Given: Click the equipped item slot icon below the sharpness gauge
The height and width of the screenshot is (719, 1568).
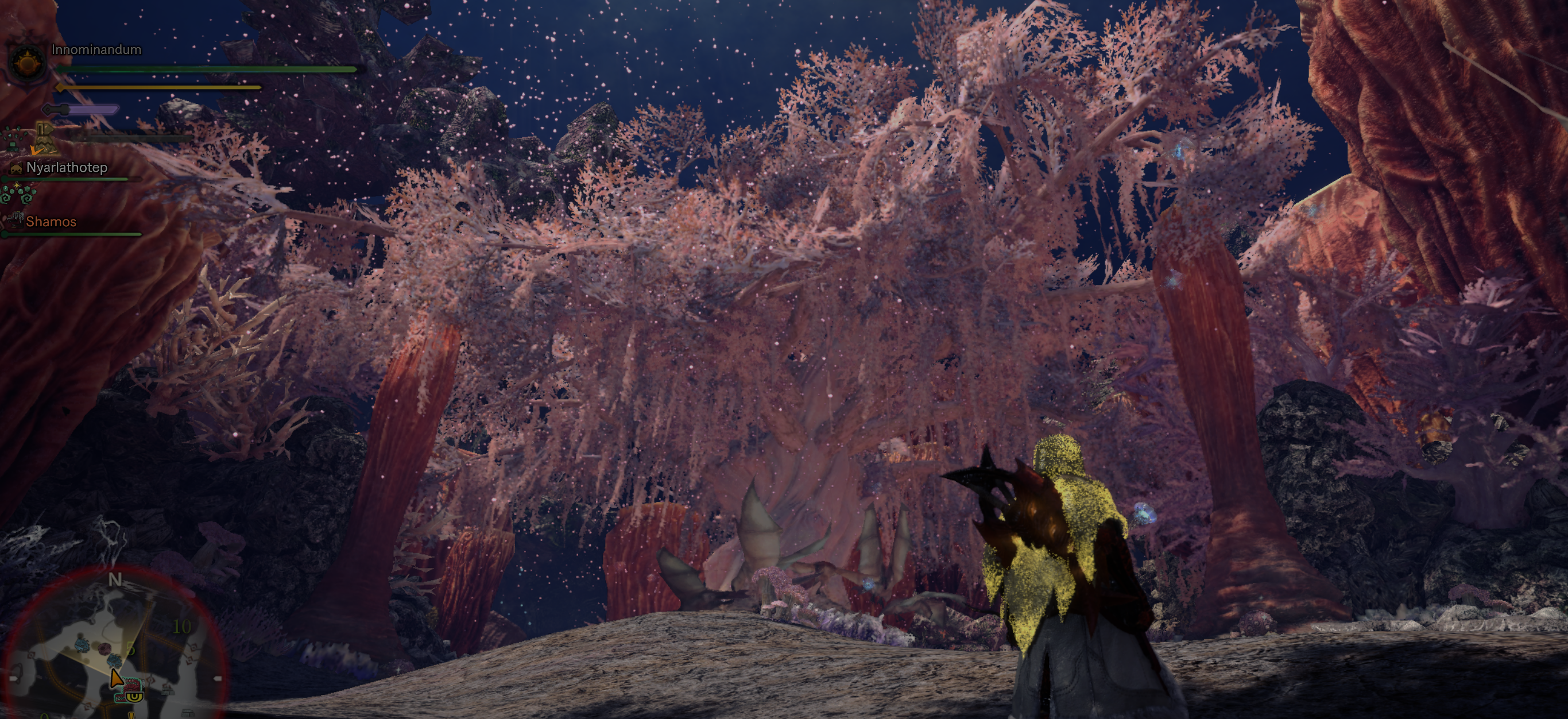Looking at the screenshot, I should 46,139.
